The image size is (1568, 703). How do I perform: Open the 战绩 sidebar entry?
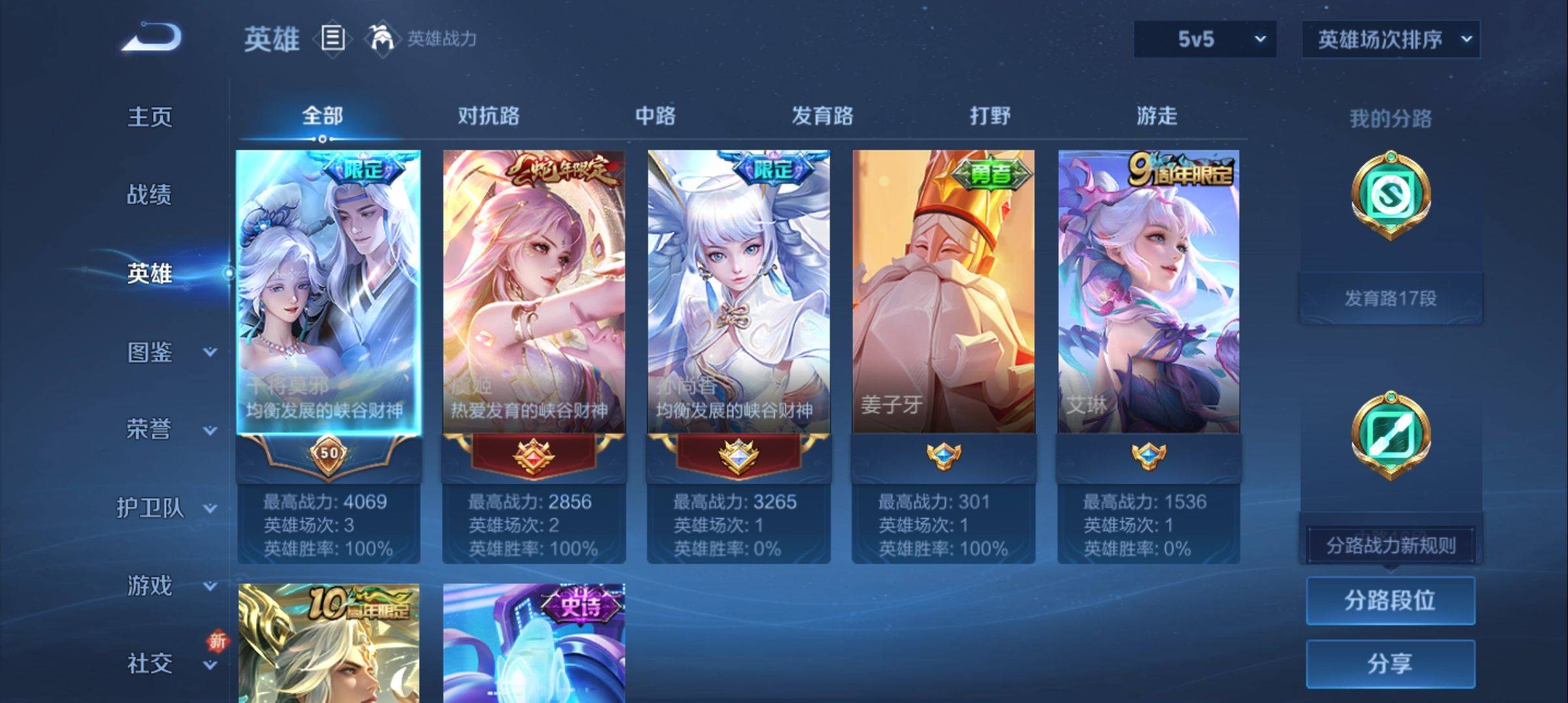pyautogui.click(x=149, y=195)
